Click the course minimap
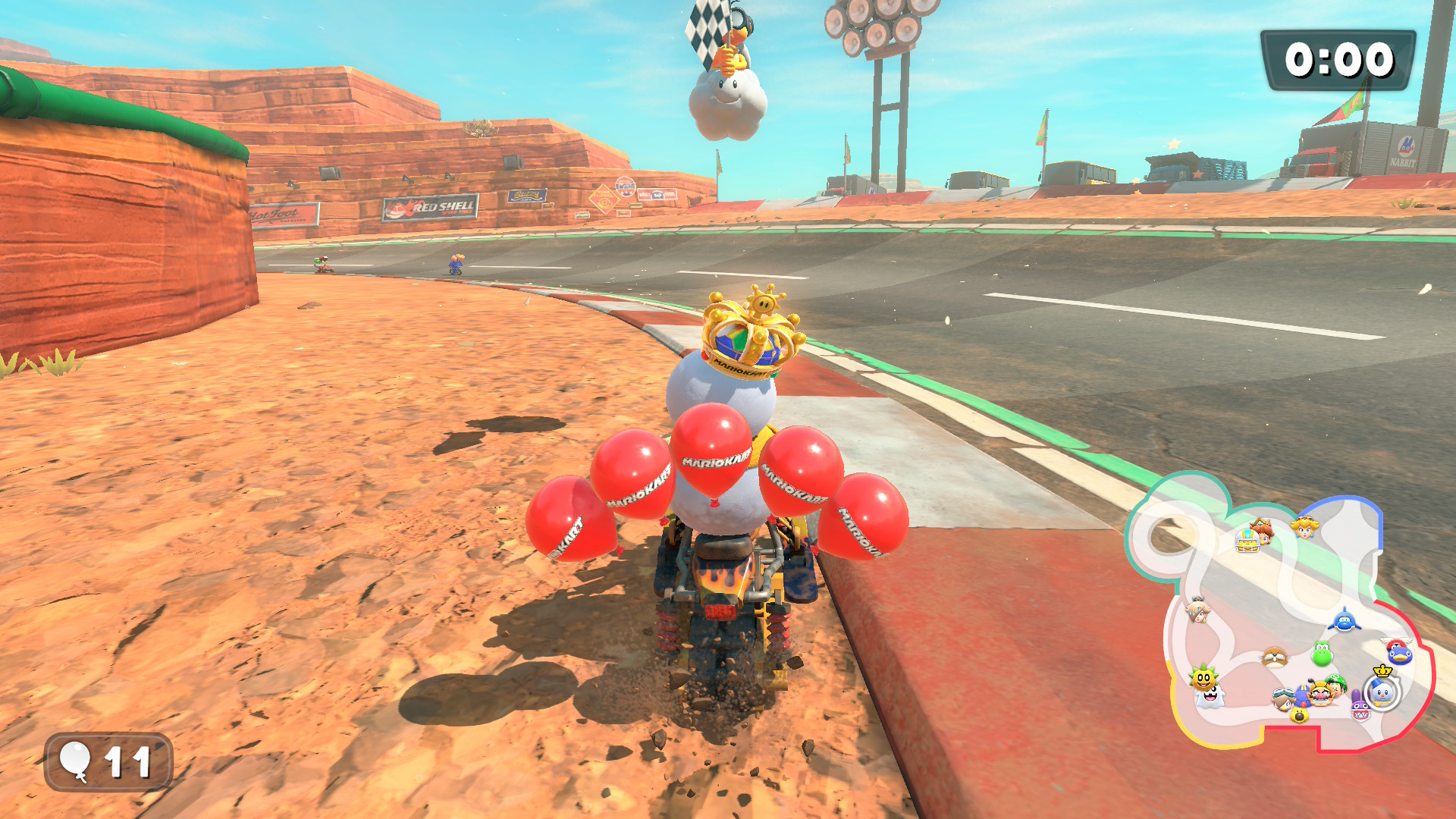 1282,614
